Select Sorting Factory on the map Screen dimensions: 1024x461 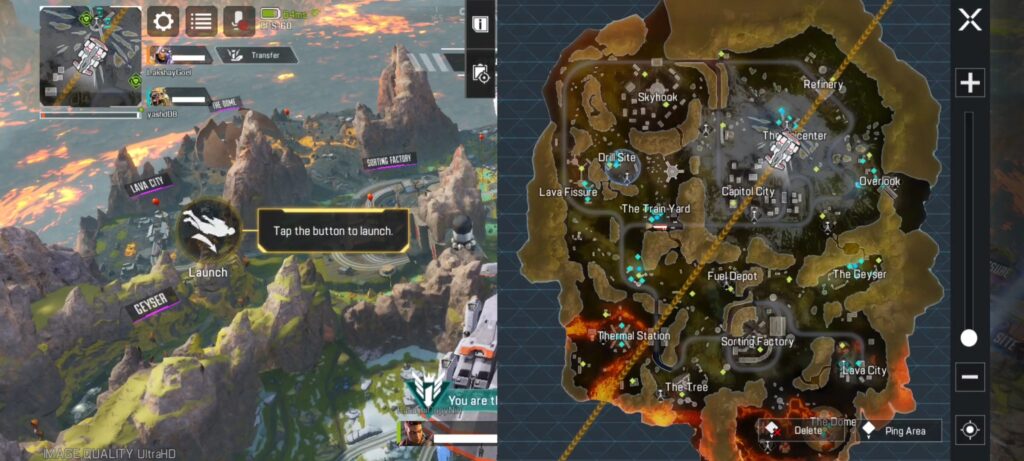[757, 341]
